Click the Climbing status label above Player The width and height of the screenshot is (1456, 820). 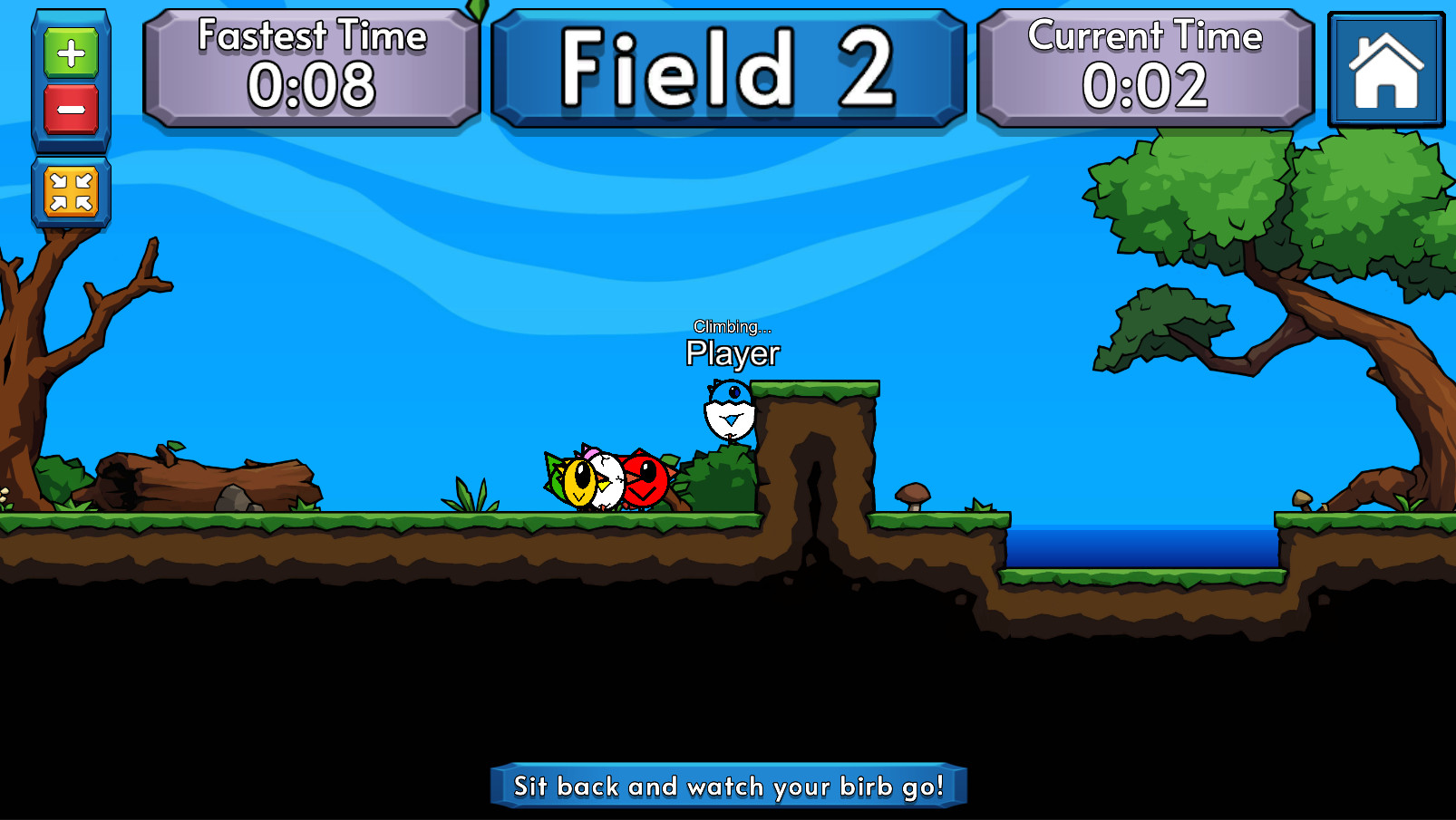click(x=731, y=328)
